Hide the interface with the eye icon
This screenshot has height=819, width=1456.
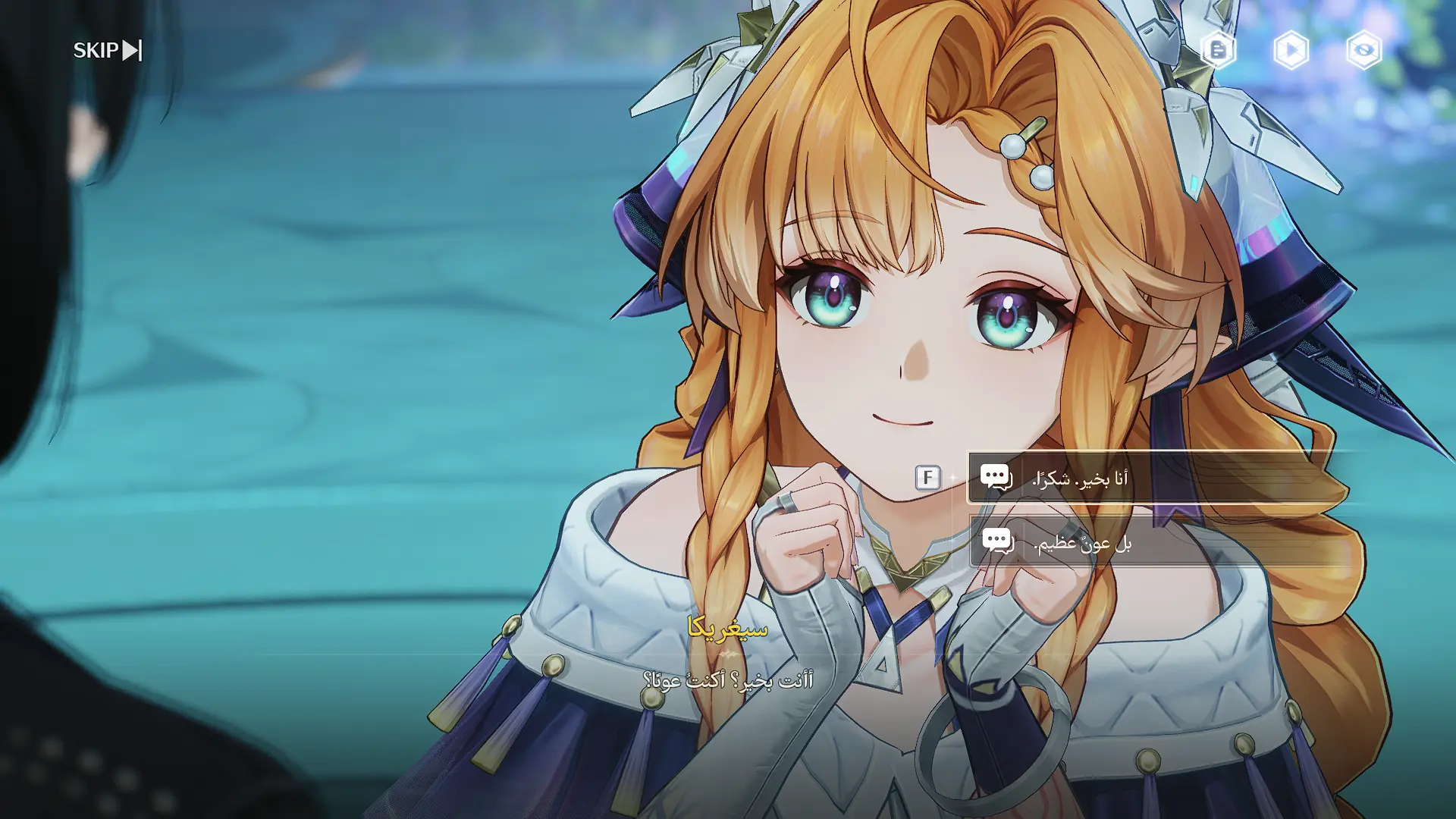(x=1363, y=50)
